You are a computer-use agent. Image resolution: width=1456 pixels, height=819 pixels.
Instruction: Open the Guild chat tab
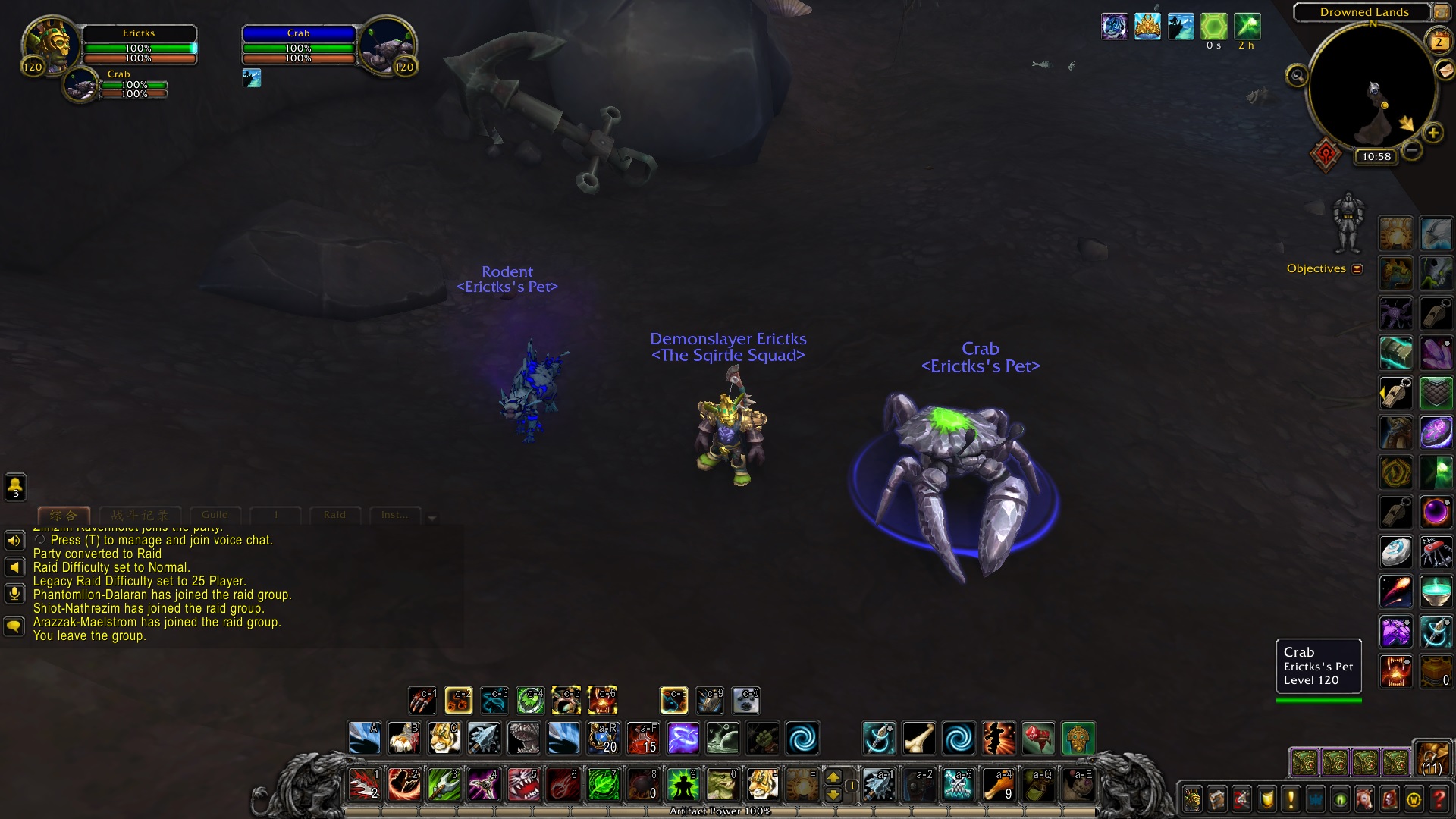(215, 515)
